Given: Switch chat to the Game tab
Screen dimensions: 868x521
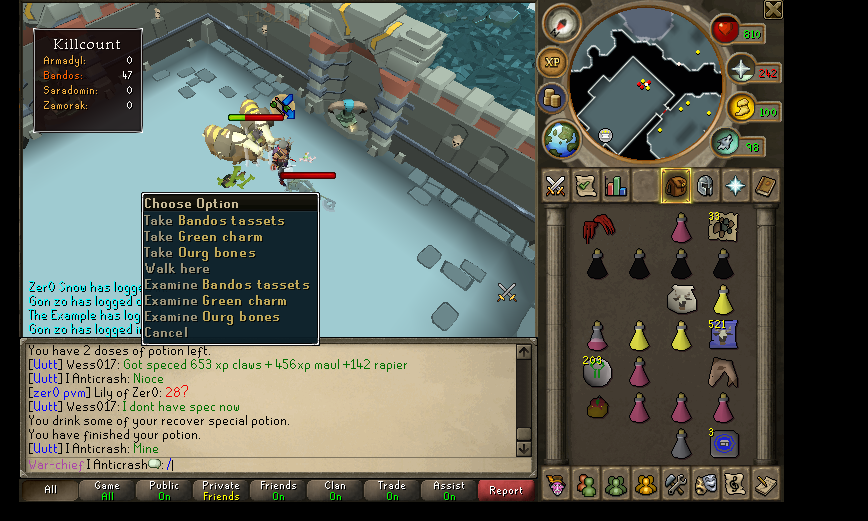Looking at the screenshot, I should pos(107,490).
